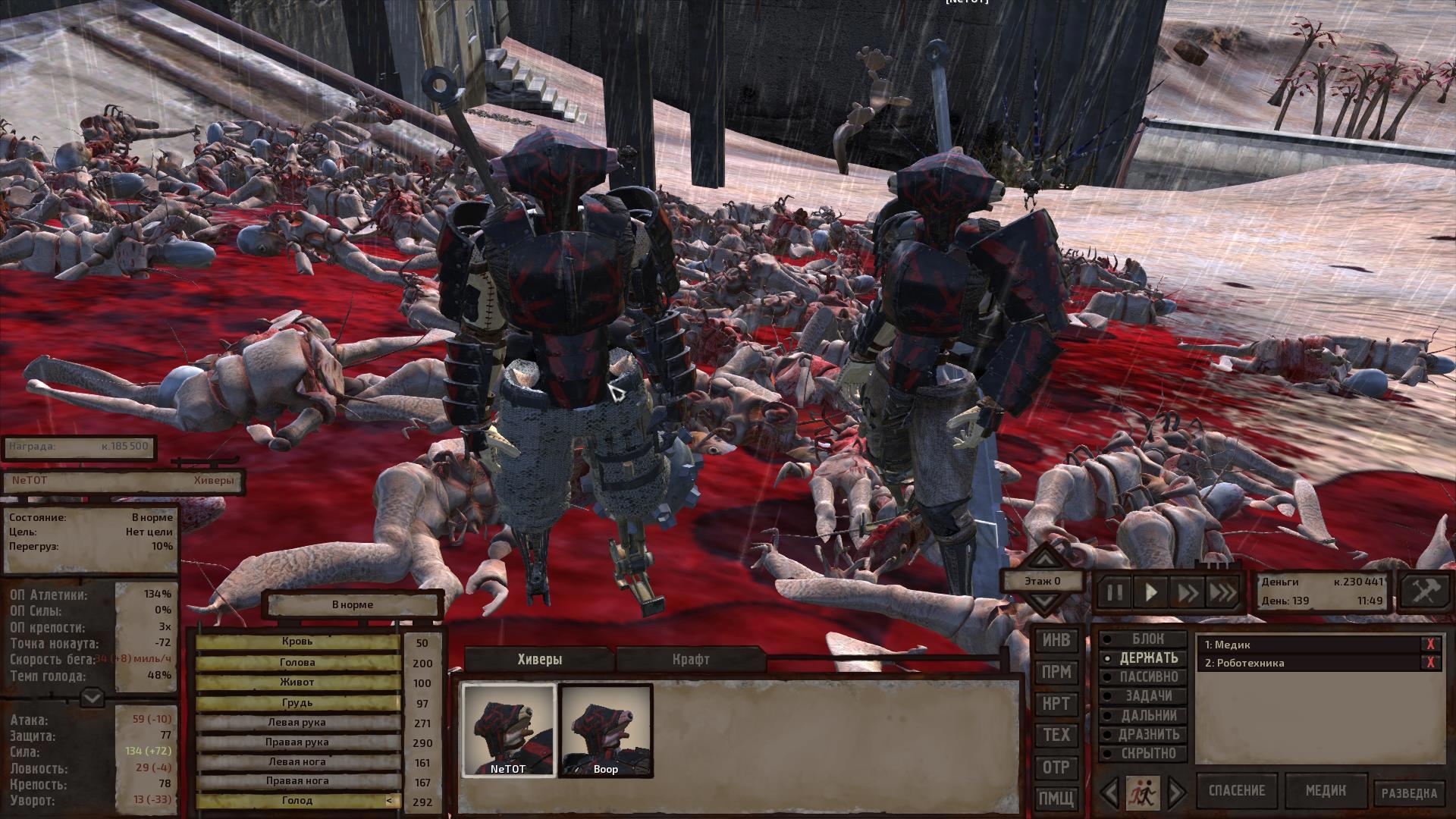
Task: Toggle the БЛОК stance
Action: tap(1147, 639)
